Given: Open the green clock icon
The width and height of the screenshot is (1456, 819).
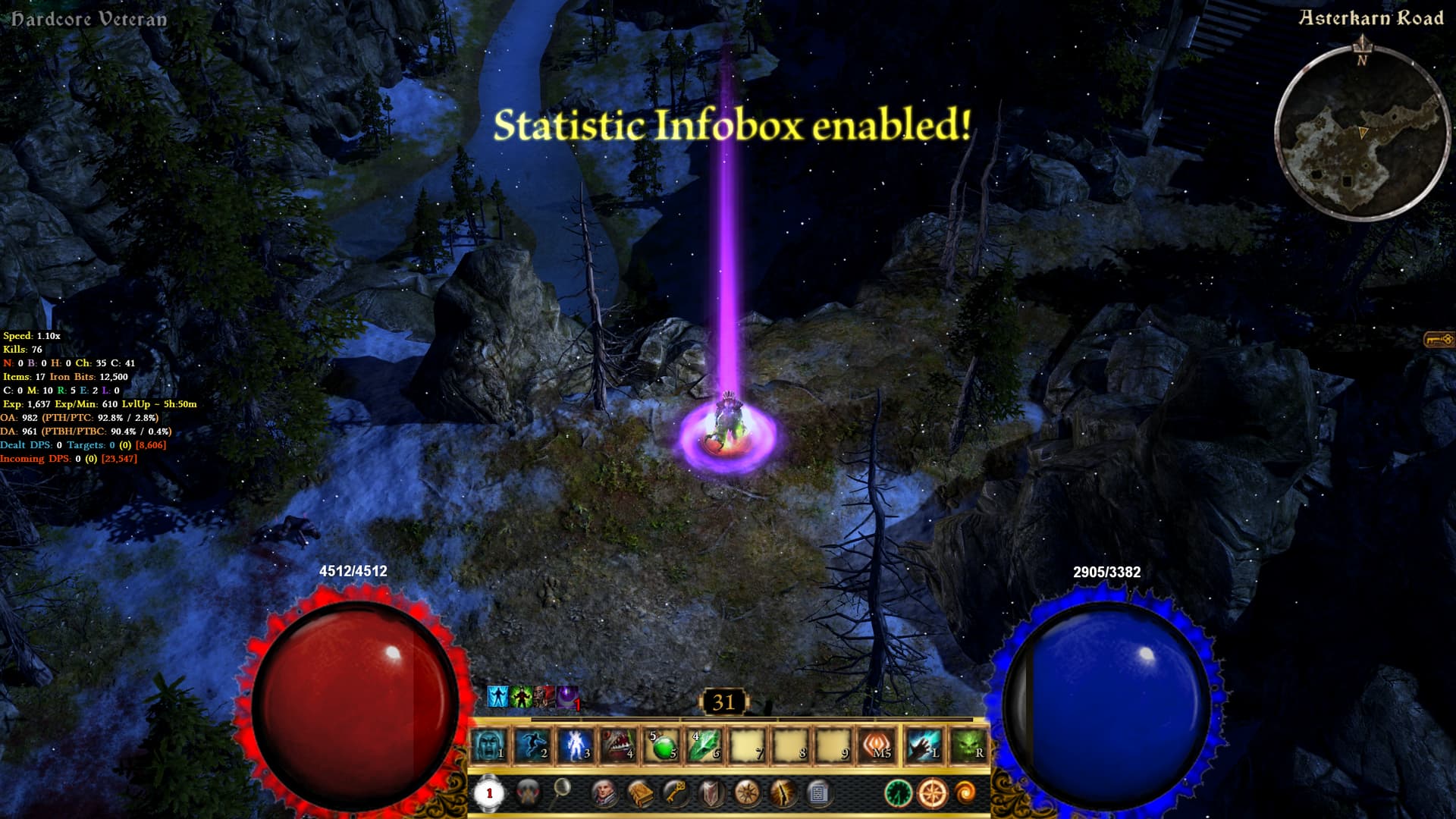Looking at the screenshot, I should tap(898, 793).
